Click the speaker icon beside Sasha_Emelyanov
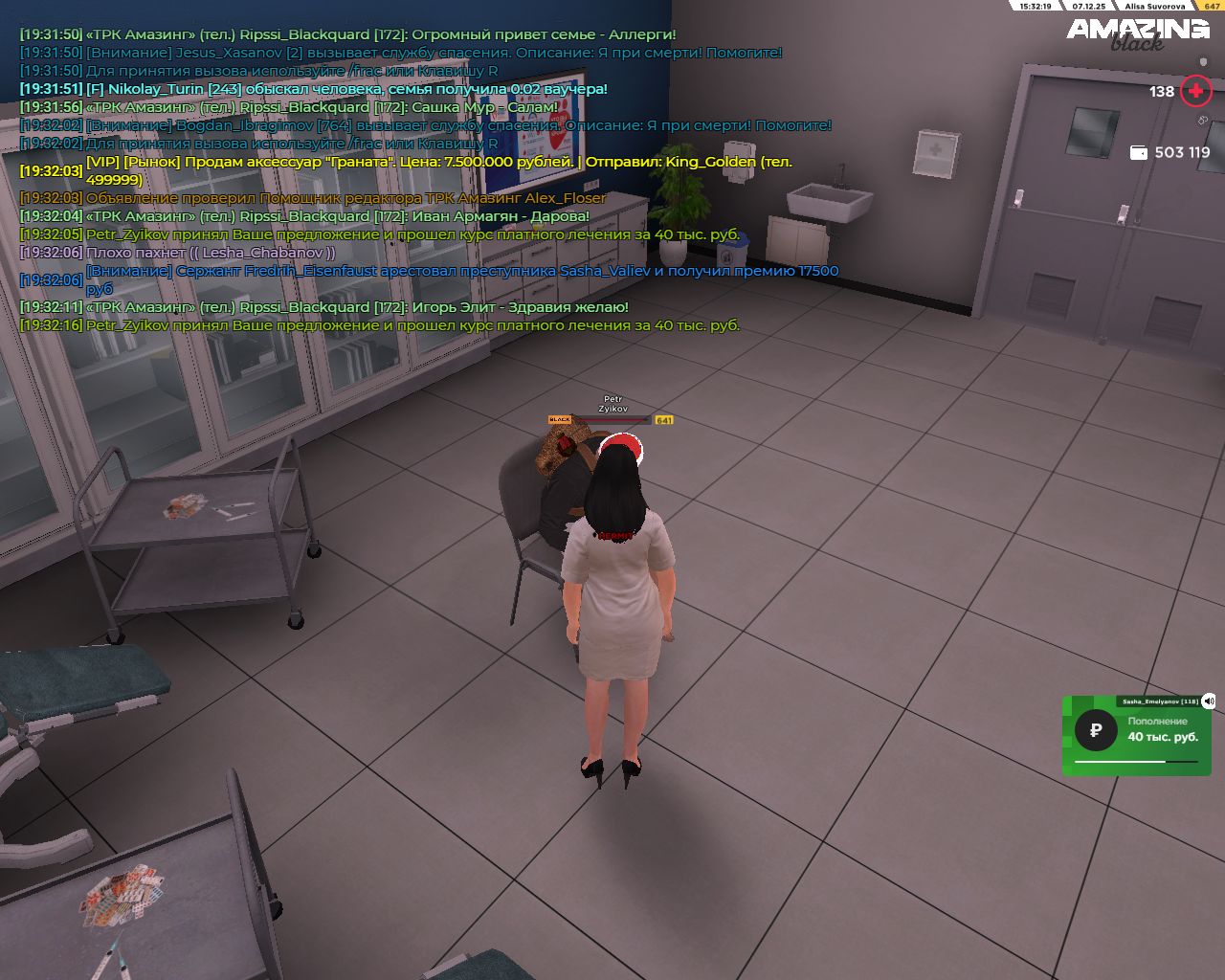The height and width of the screenshot is (980, 1225). [1209, 701]
